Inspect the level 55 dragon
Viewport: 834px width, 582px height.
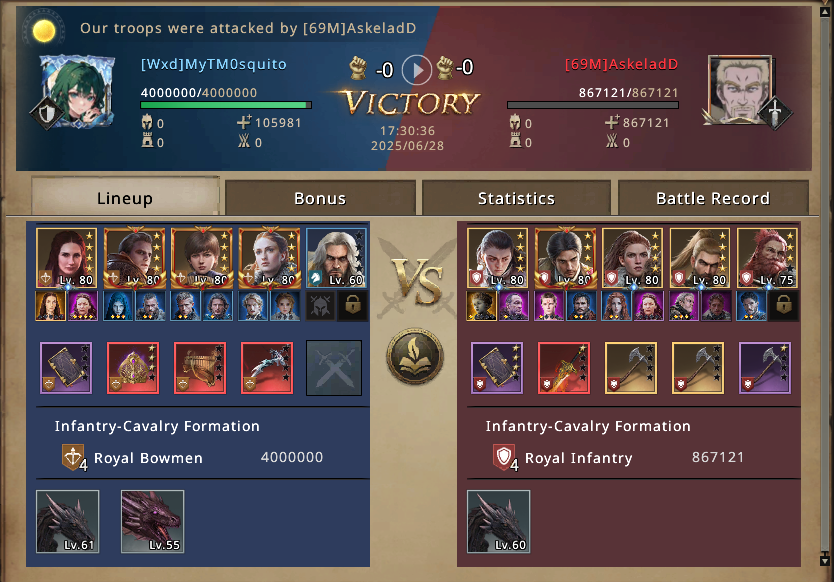pyautogui.click(x=153, y=522)
